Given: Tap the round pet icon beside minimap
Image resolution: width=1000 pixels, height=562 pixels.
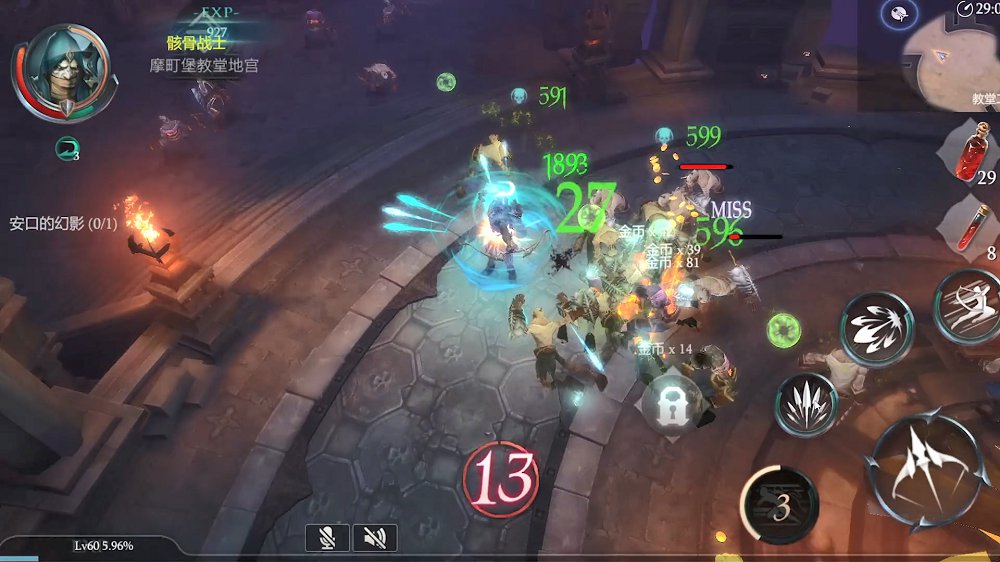Looking at the screenshot, I should pyautogui.click(x=899, y=14).
